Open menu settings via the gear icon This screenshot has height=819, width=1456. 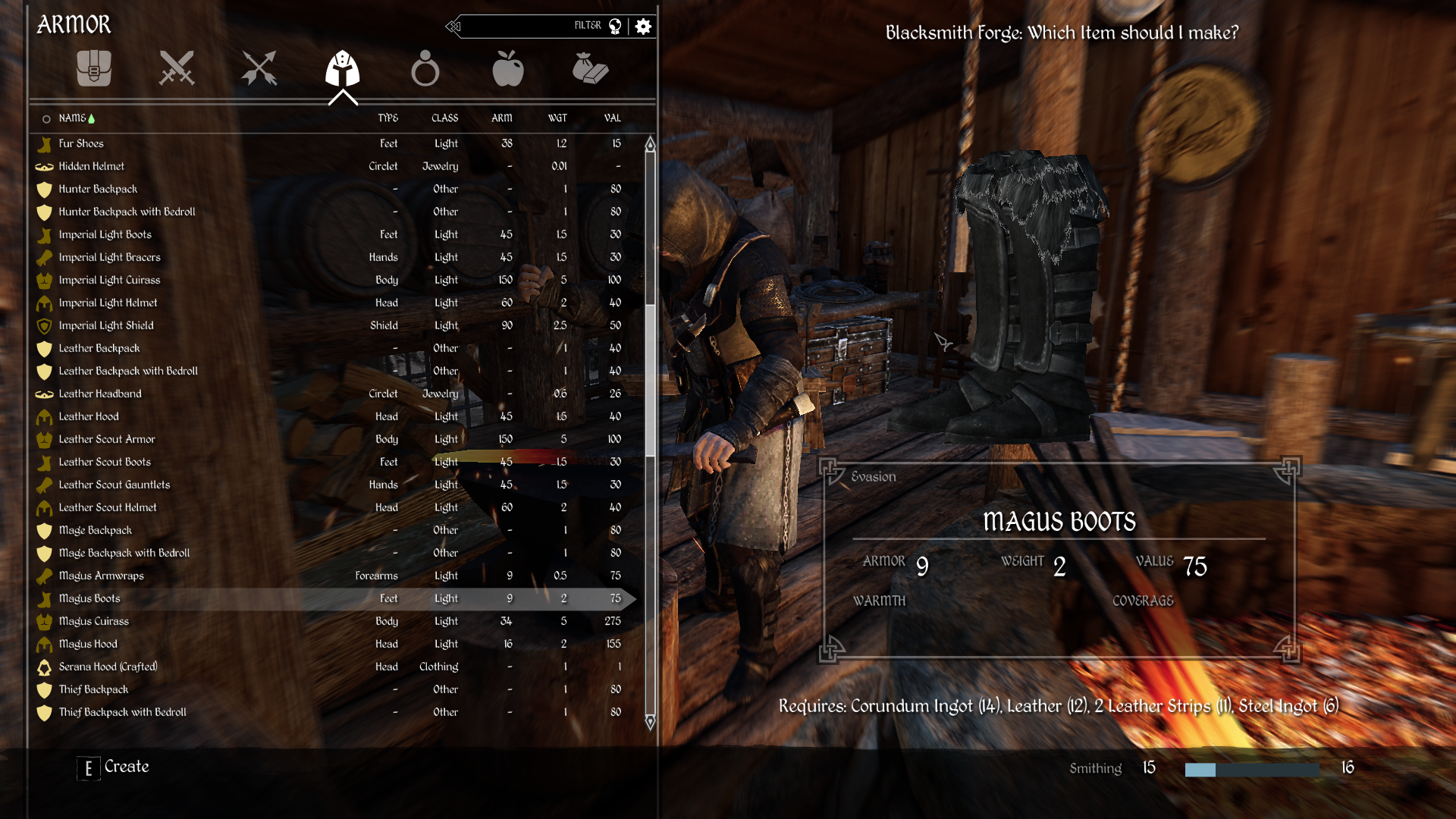pos(643,26)
